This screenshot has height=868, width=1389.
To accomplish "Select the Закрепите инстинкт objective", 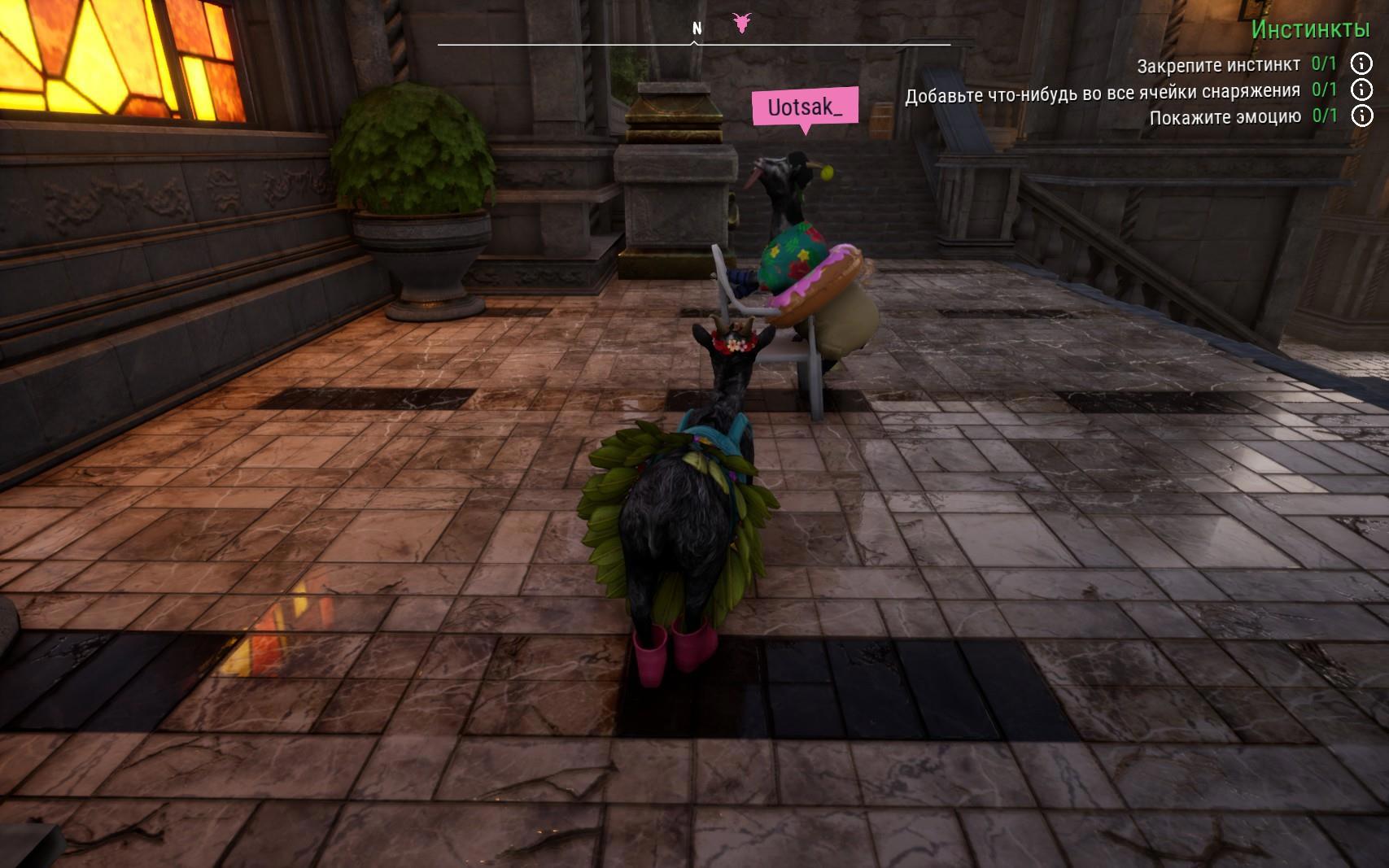I will tap(1218, 66).
